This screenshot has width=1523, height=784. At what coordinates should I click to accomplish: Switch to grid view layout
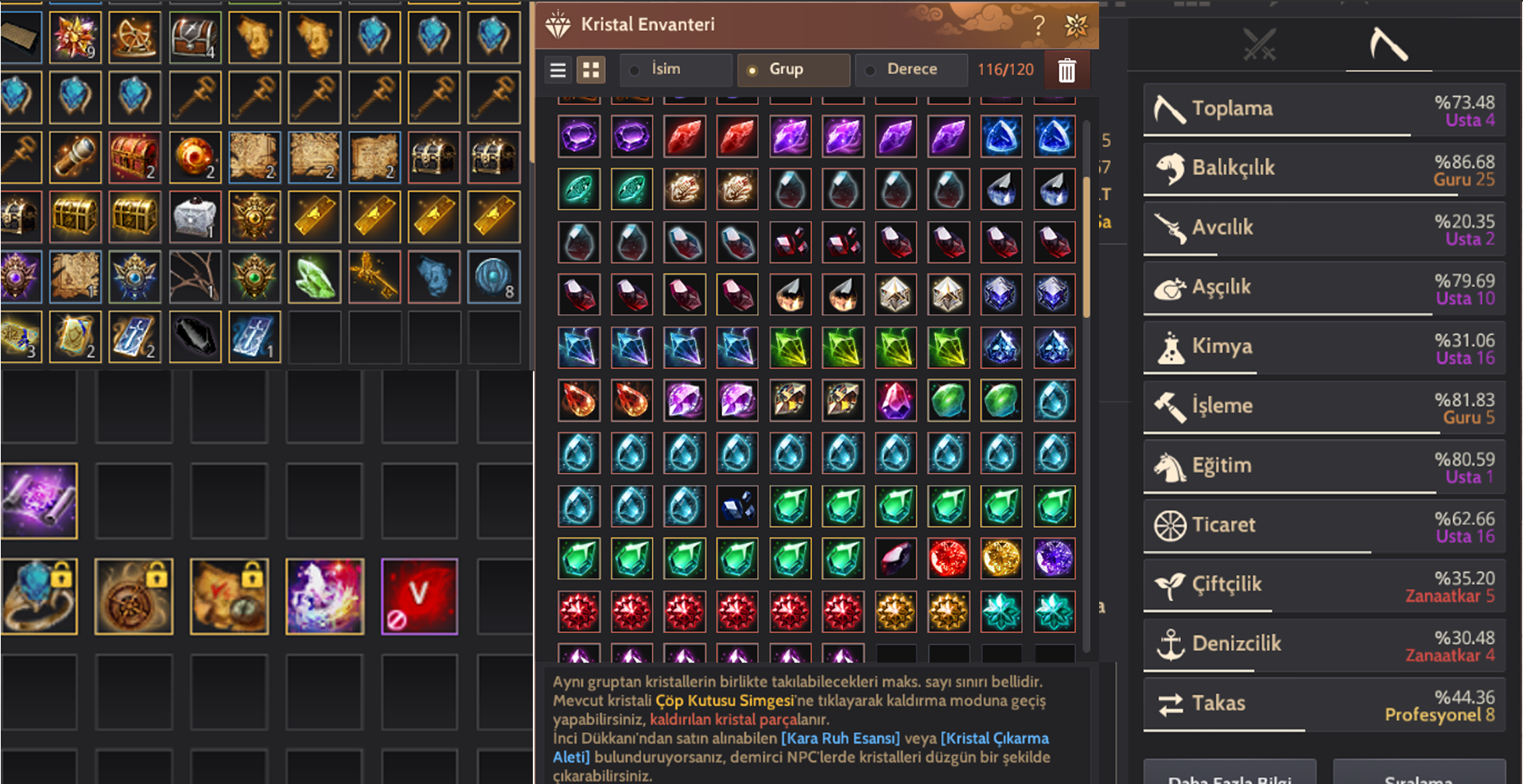tap(590, 70)
